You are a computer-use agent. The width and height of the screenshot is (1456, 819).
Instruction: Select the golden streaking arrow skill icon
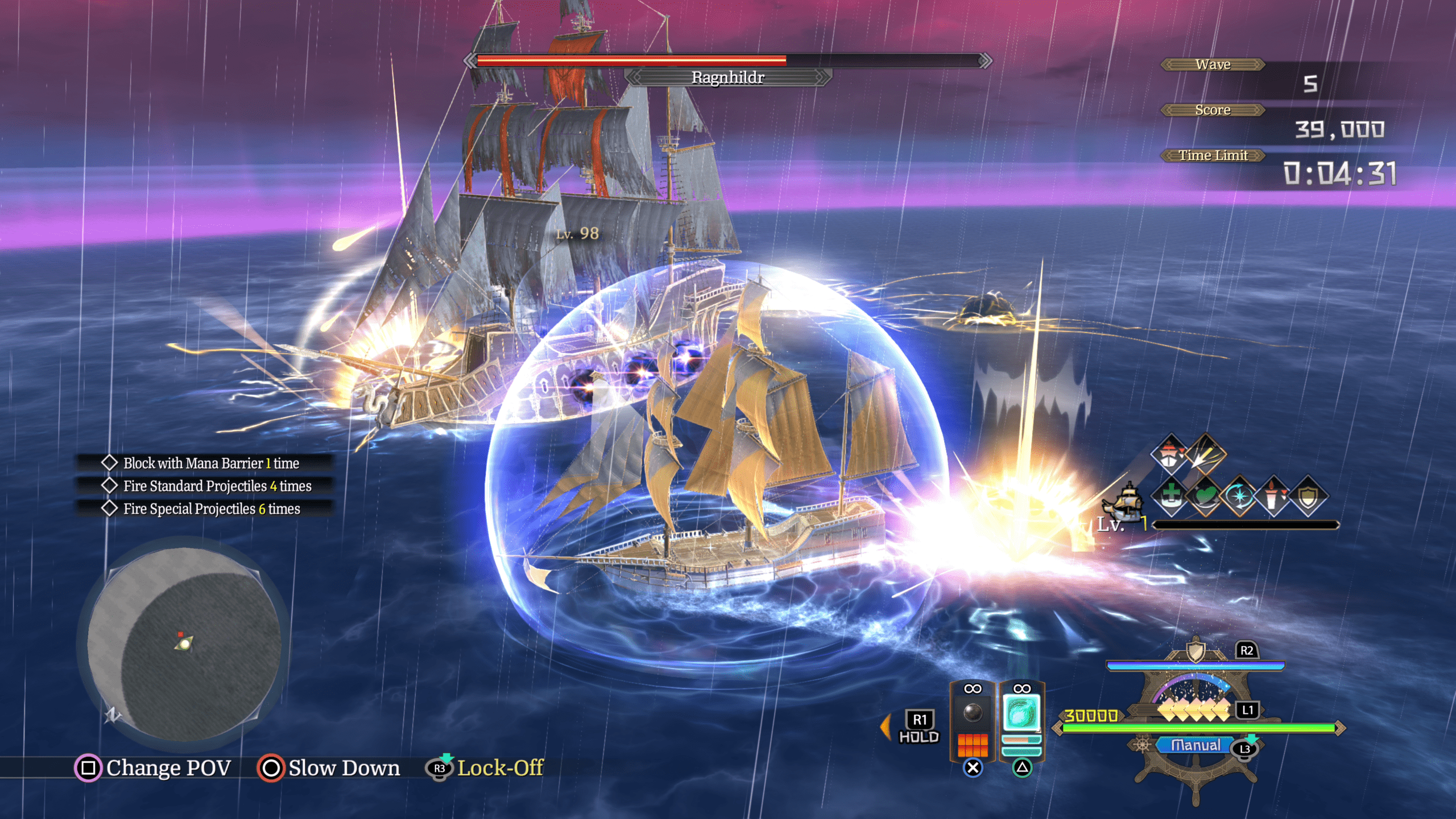coord(1206,454)
